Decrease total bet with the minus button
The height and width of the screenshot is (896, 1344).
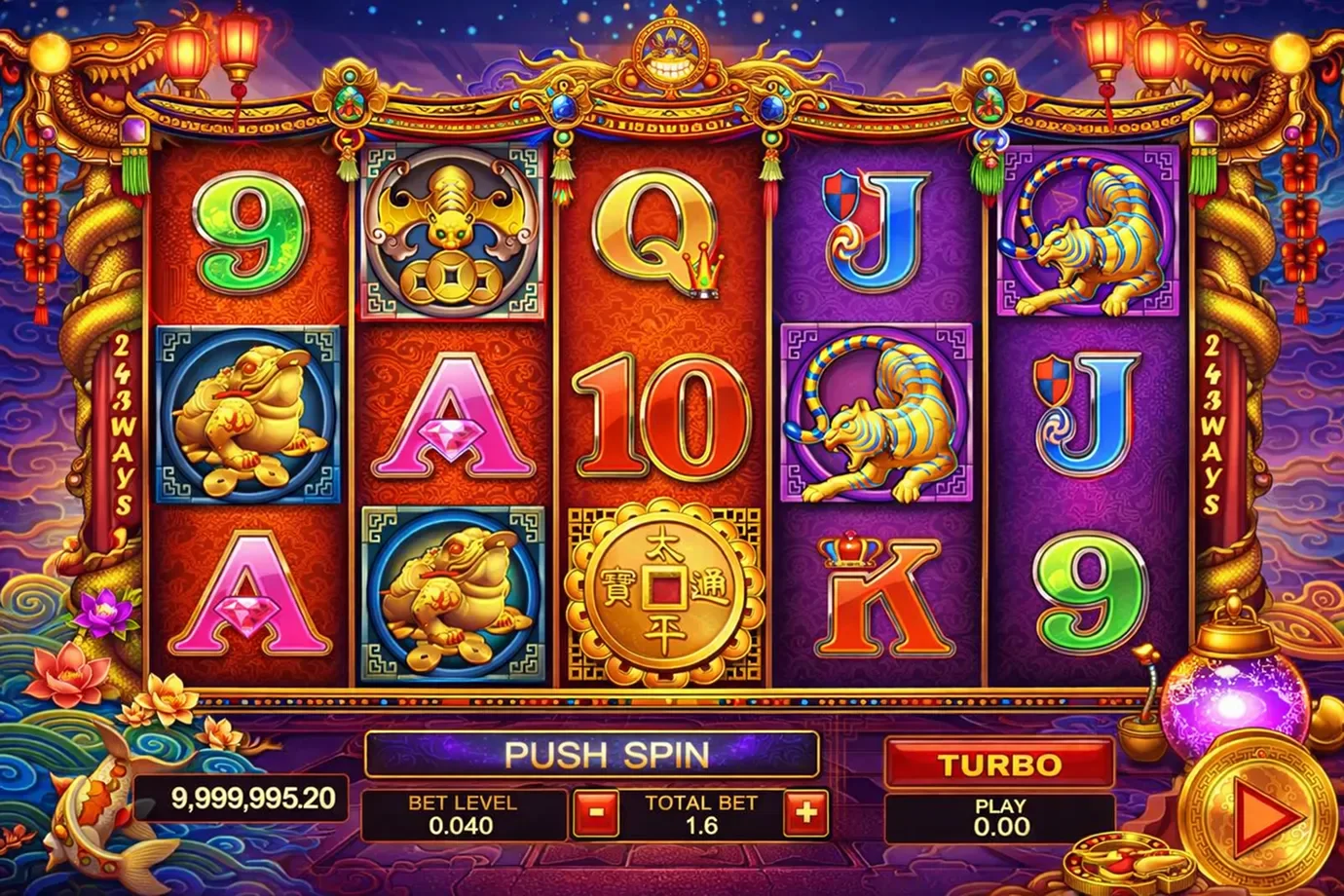pos(595,813)
